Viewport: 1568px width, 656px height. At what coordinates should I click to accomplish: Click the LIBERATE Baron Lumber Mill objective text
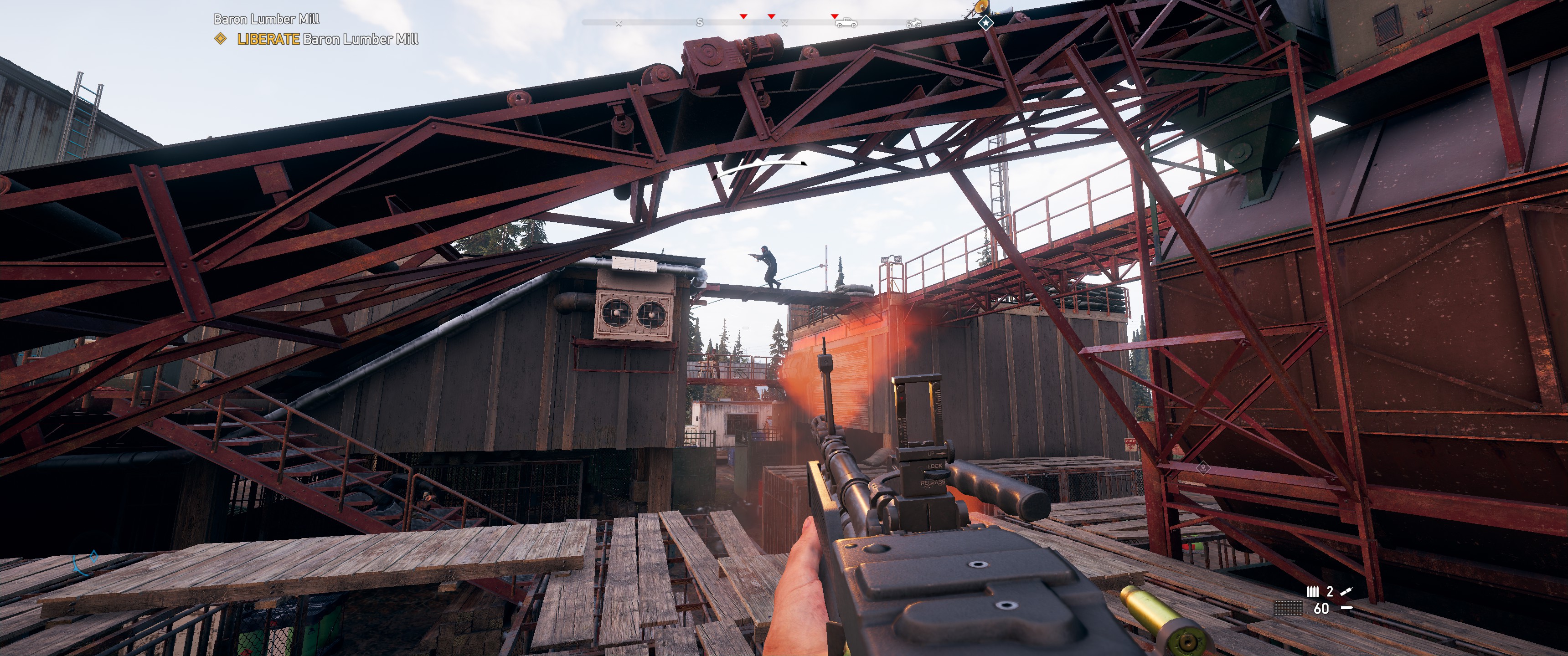click(325, 38)
